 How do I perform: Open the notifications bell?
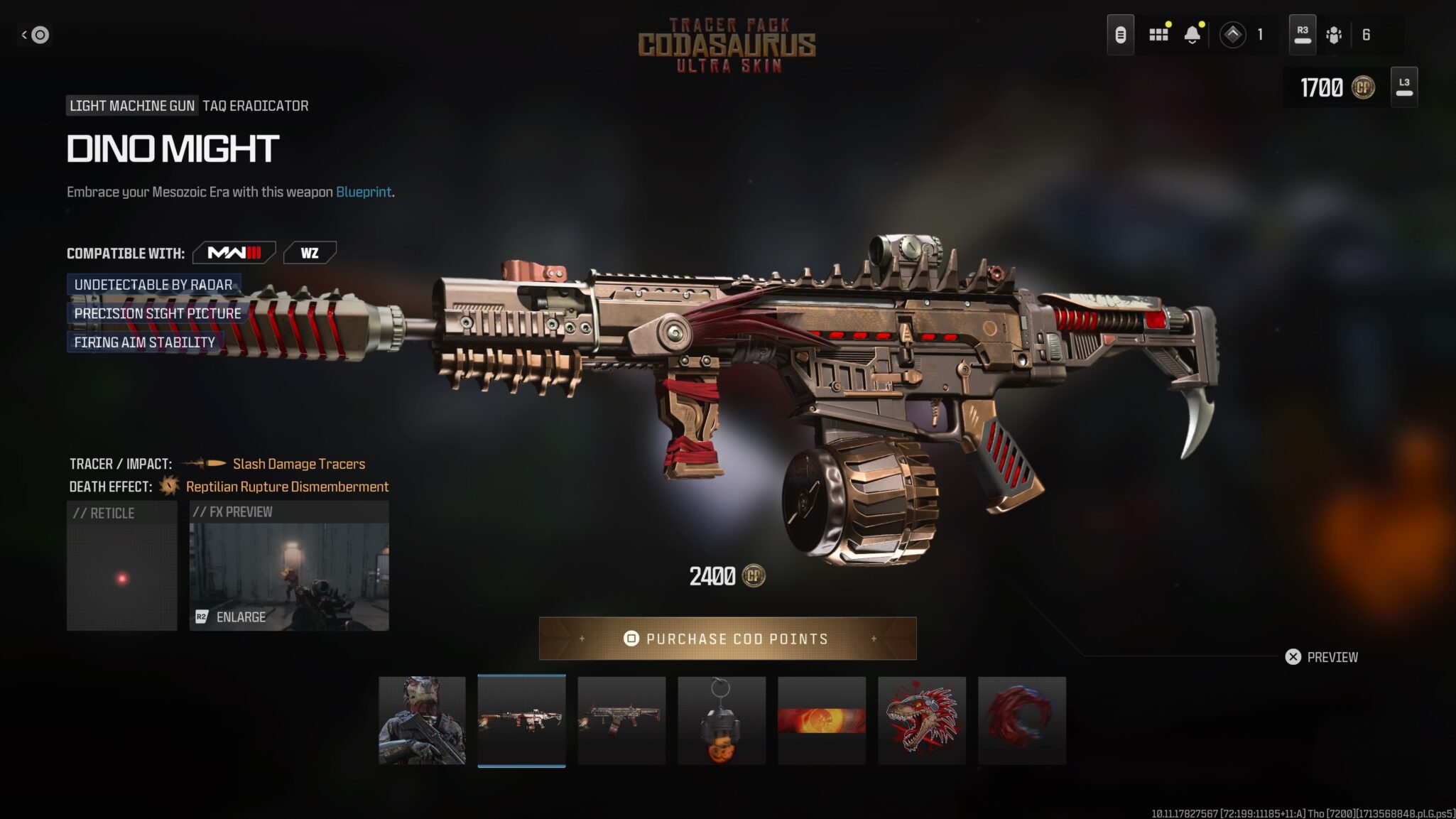[x=1192, y=34]
